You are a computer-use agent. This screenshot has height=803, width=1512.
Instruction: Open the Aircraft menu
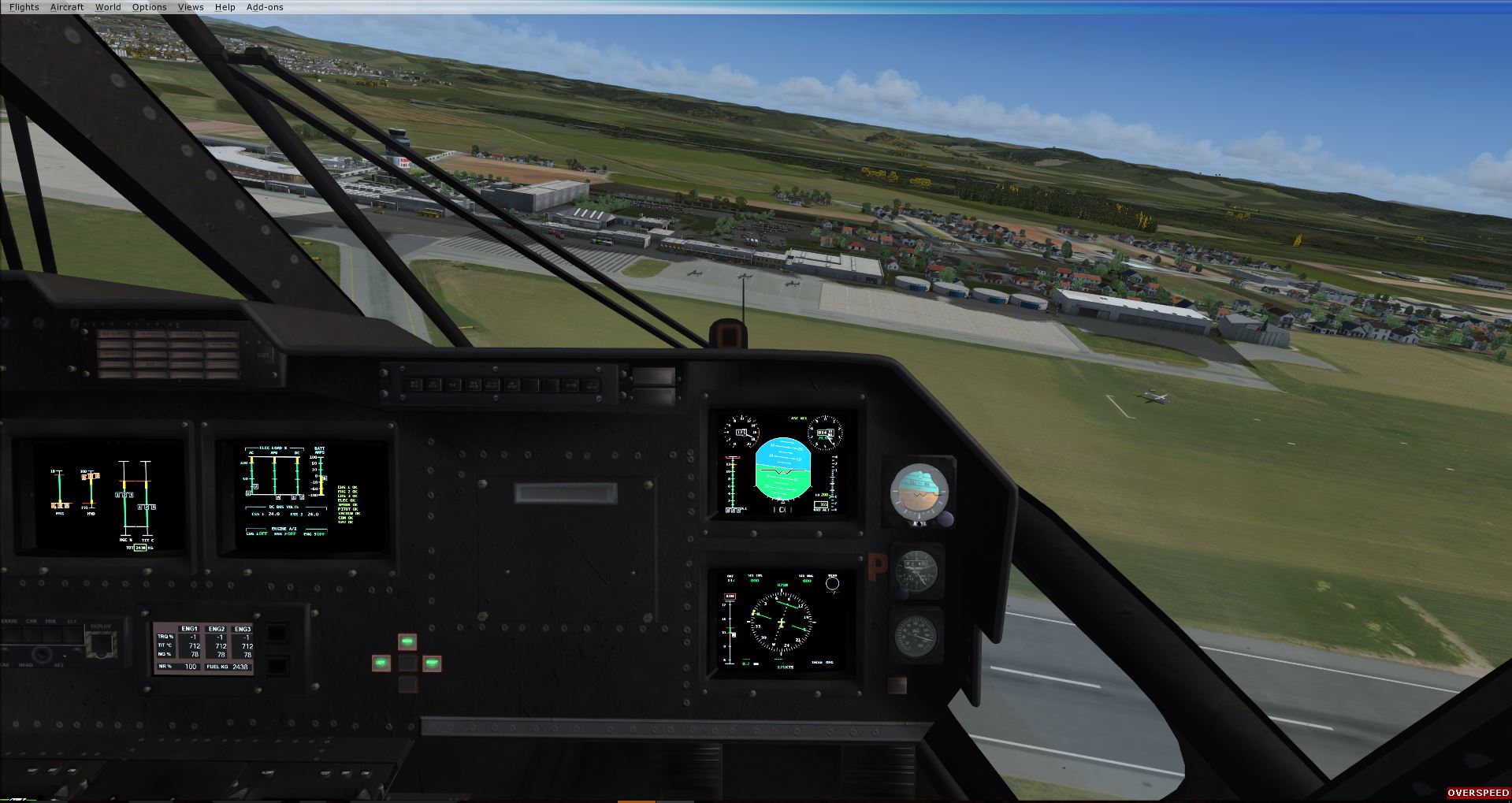67,7
